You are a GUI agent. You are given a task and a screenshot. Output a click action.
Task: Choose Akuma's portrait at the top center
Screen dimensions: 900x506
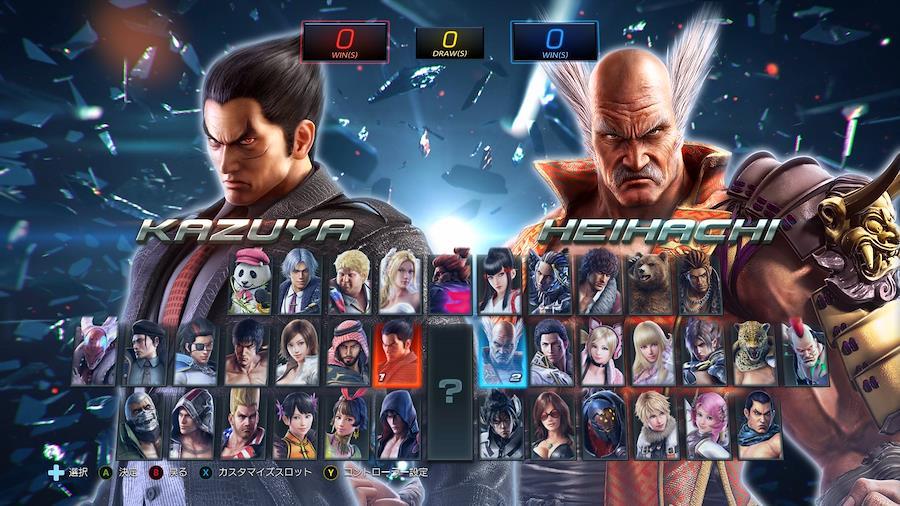[x=449, y=281]
